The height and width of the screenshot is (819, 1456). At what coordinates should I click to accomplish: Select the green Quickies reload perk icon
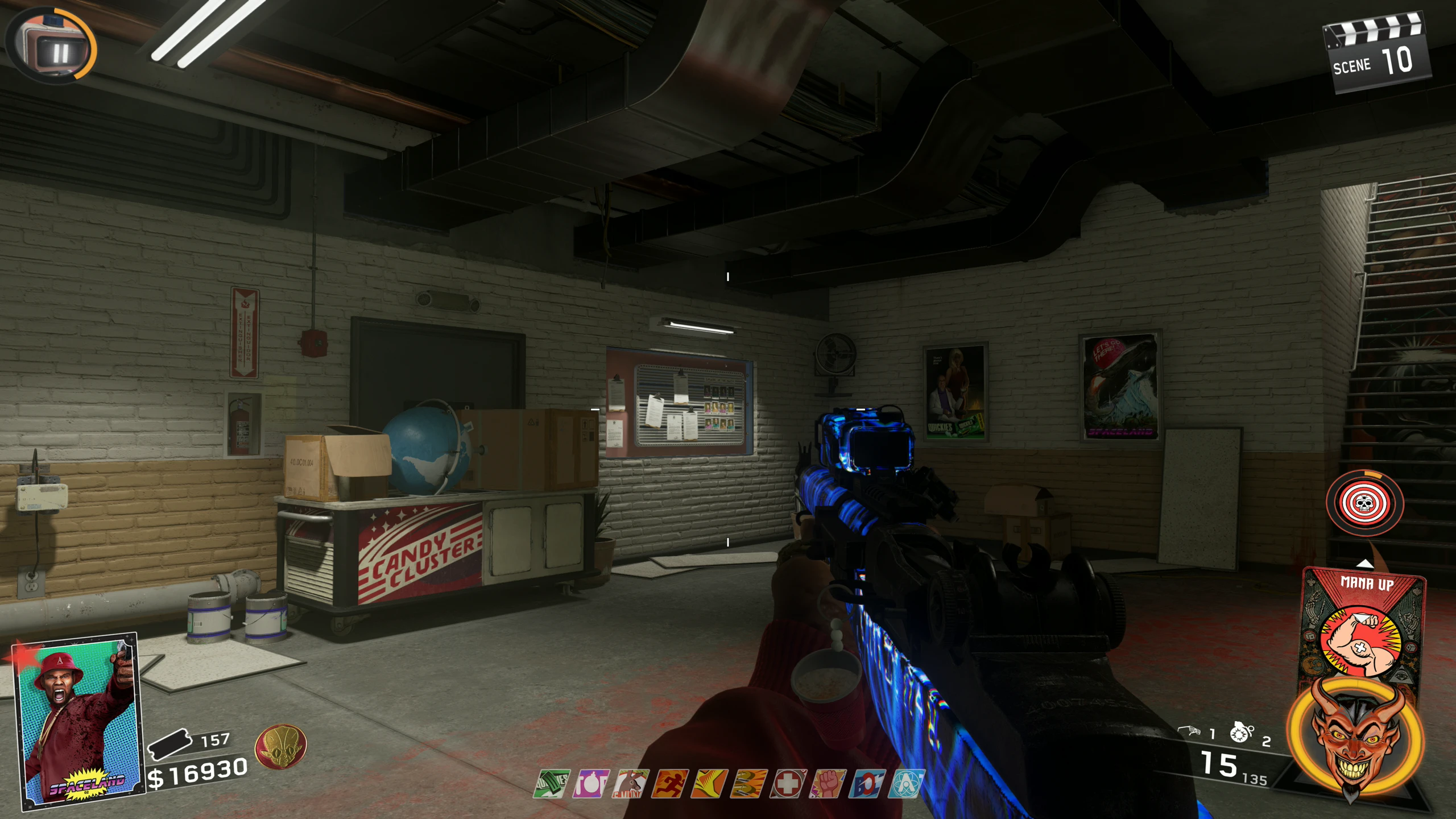[x=552, y=784]
